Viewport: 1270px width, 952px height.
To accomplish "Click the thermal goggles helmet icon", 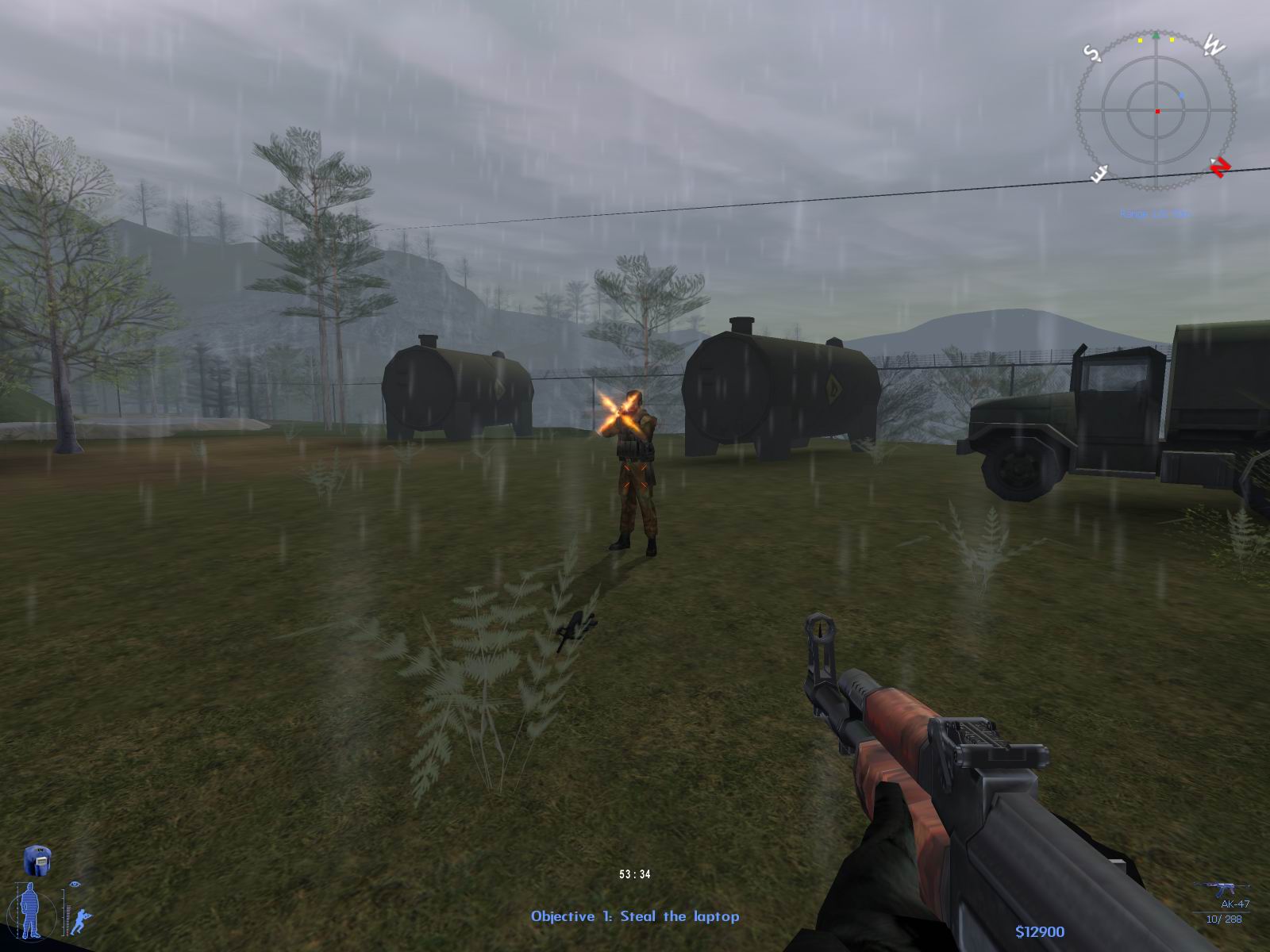I will (38, 861).
